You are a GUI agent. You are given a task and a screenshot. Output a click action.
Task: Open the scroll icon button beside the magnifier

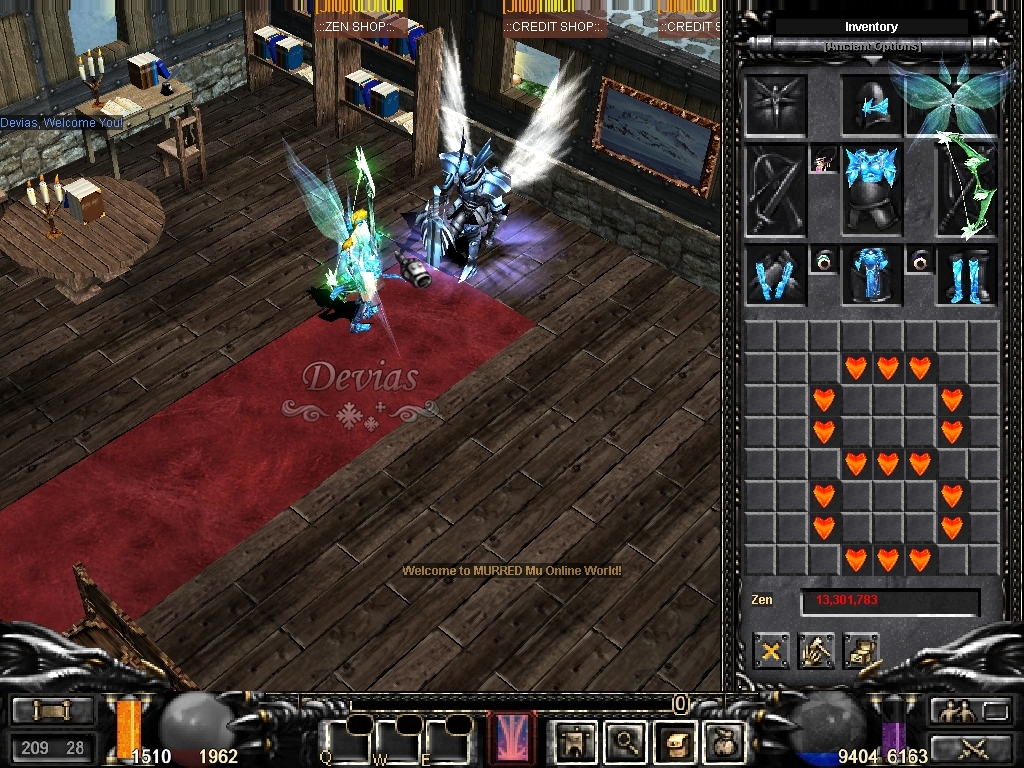tap(675, 741)
